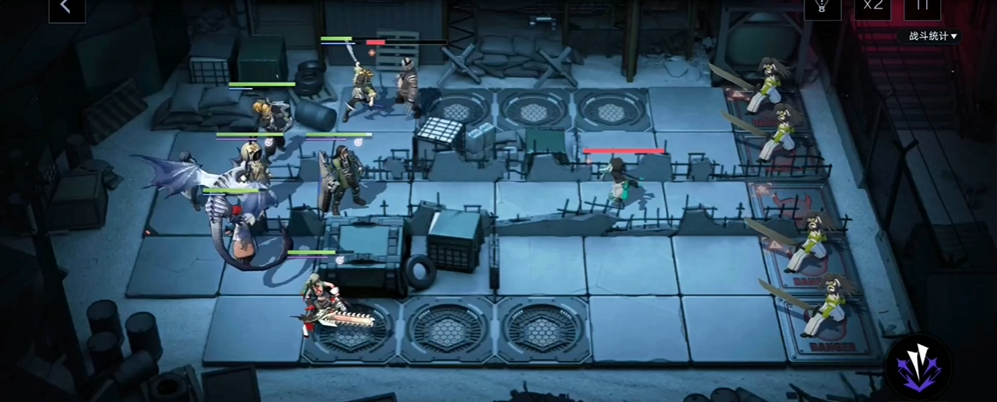Screen dimensions: 997x402
Task: Toggle the x2 battle speed button
Action: click(x=873, y=8)
